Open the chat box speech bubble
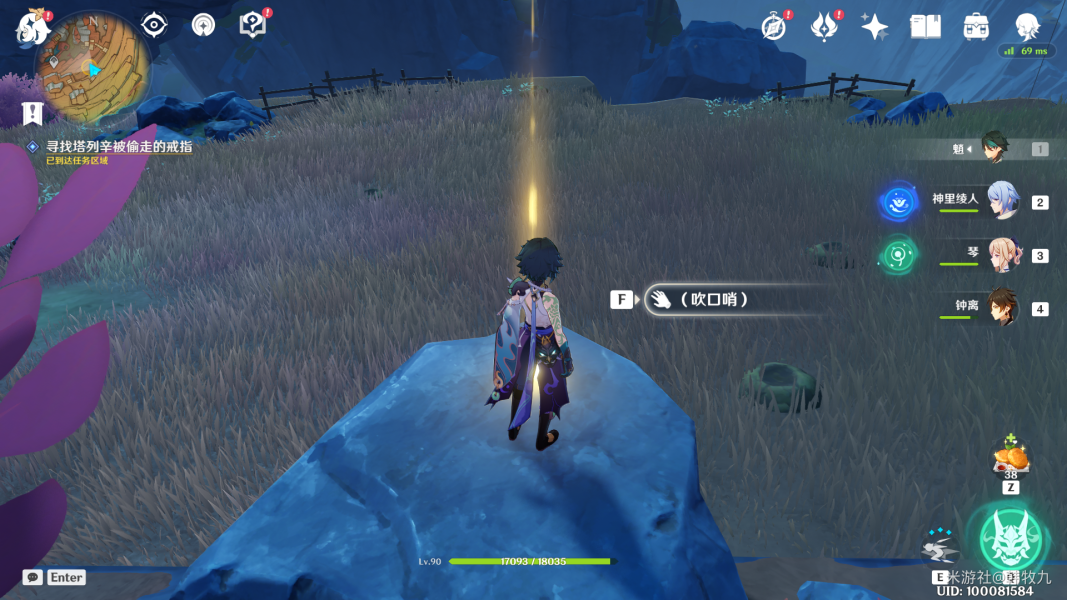Image resolution: width=1067 pixels, height=600 pixels. 33,577
